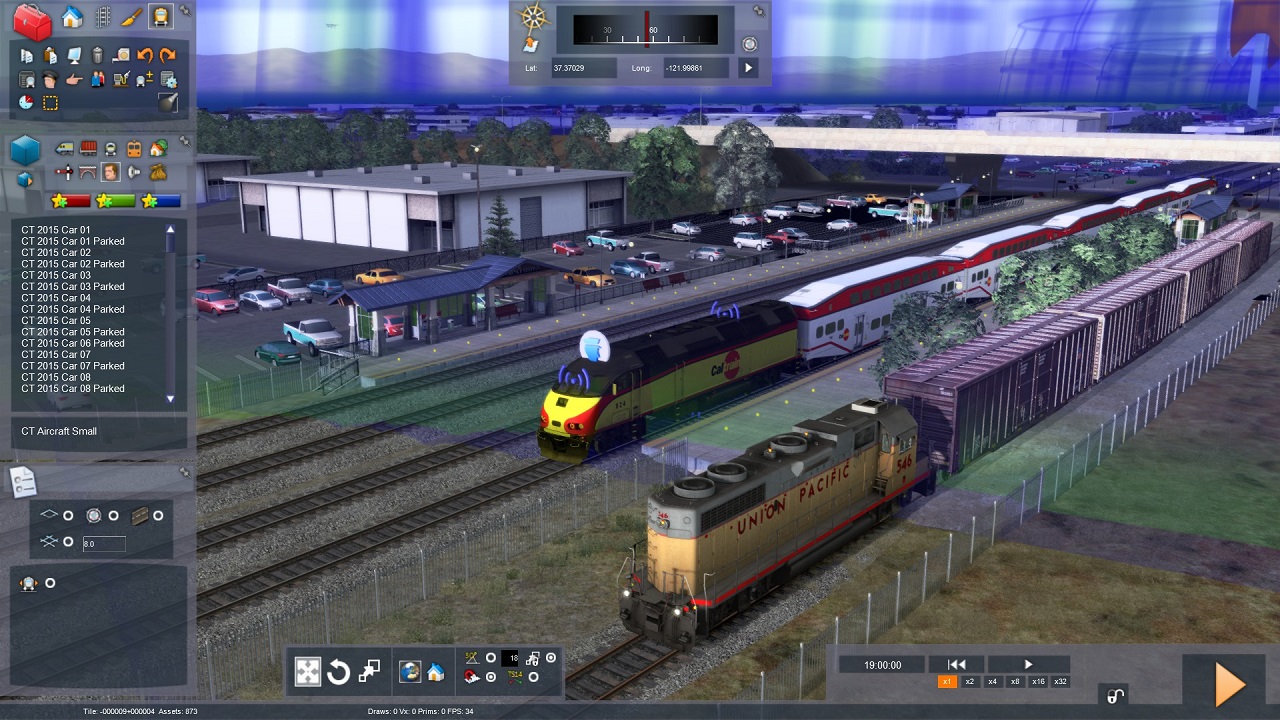Viewport: 1280px width, 720px height.
Task: Set time speed to x32
Action: pos(1060,682)
